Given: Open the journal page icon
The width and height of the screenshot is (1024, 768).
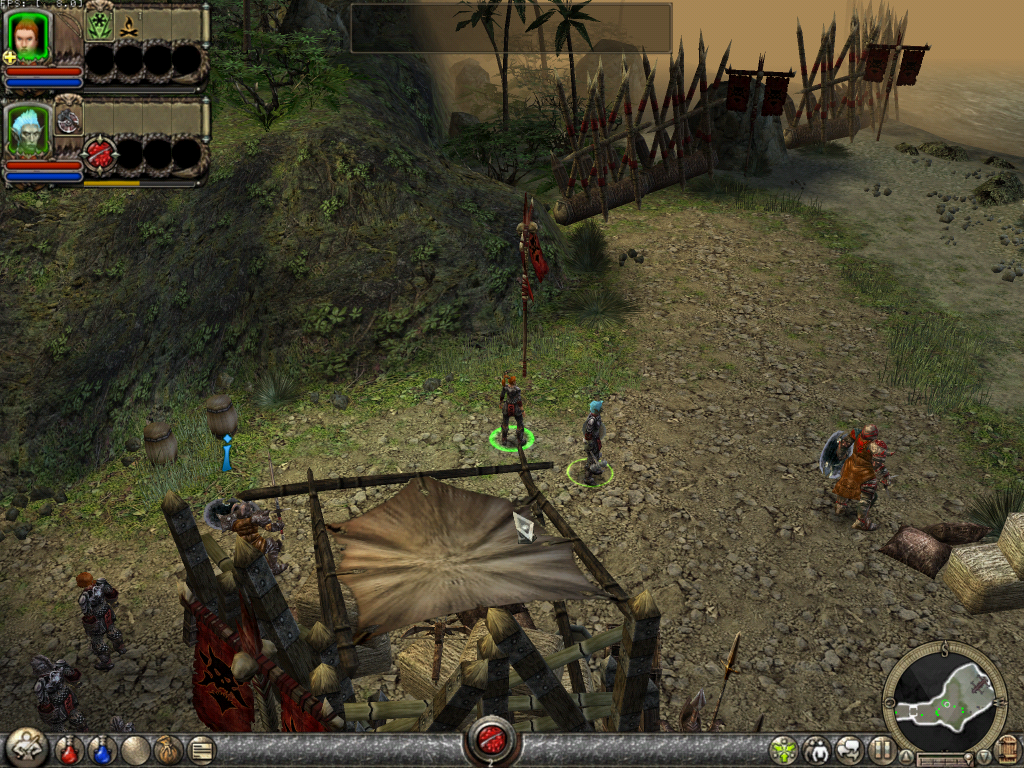Looking at the screenshot, I should (x=200, y=749).
